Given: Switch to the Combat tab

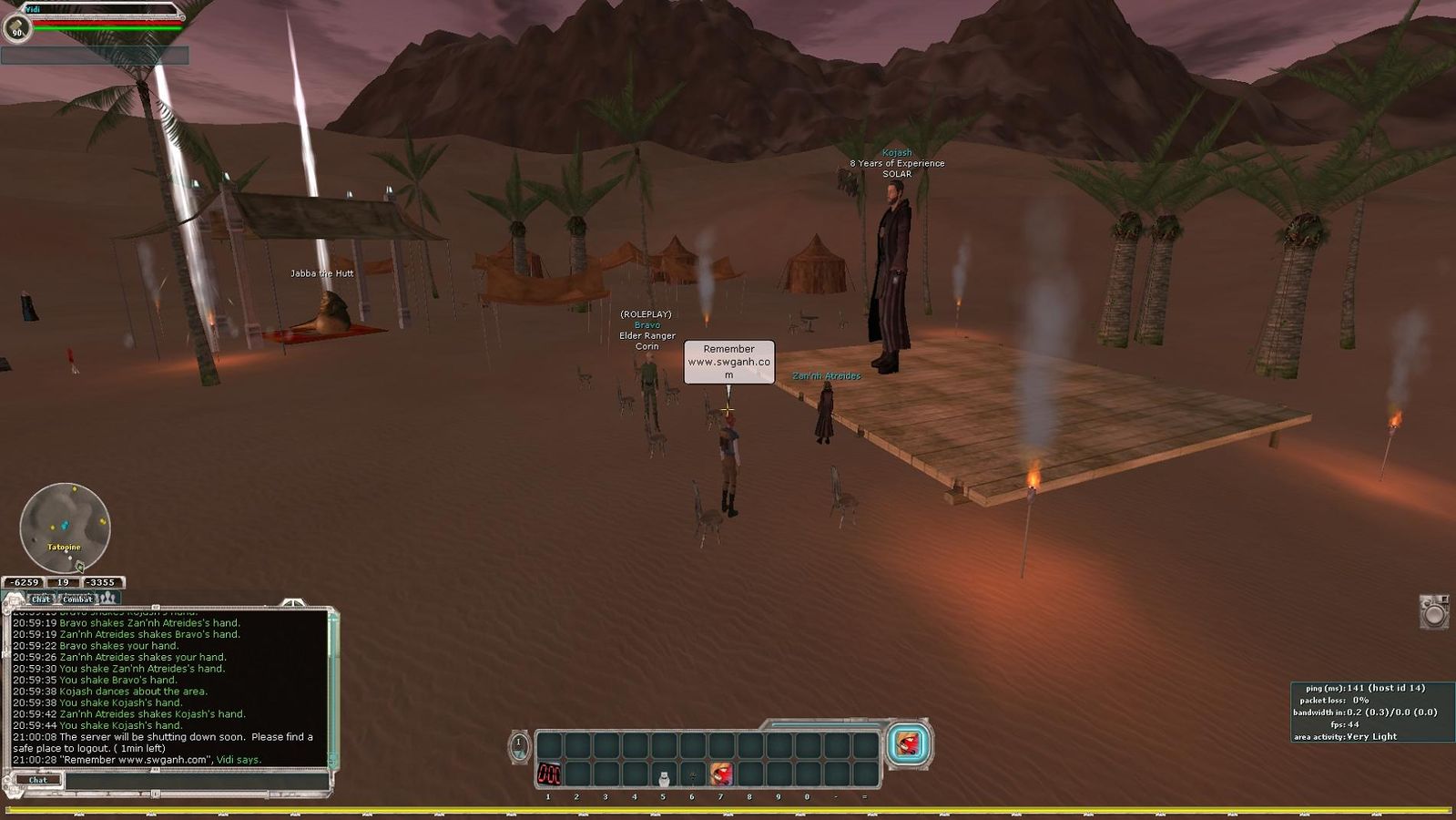Looking at the screenshot, I should coord(77,599).
